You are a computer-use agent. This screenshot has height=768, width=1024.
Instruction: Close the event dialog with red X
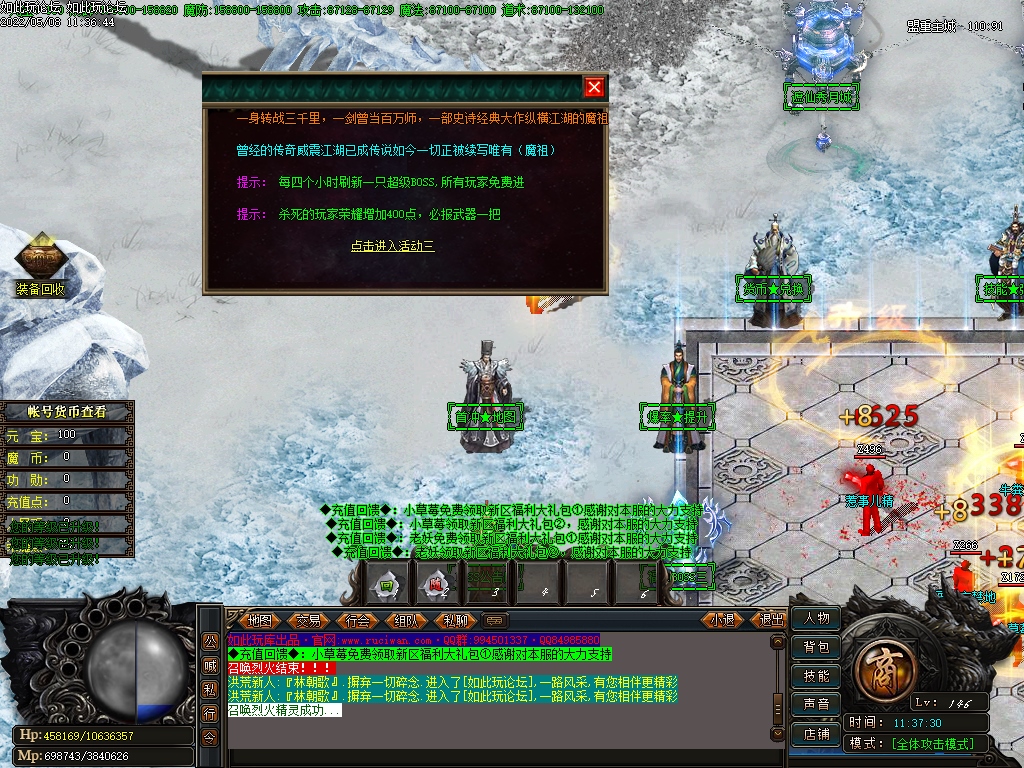click(594, 87)
